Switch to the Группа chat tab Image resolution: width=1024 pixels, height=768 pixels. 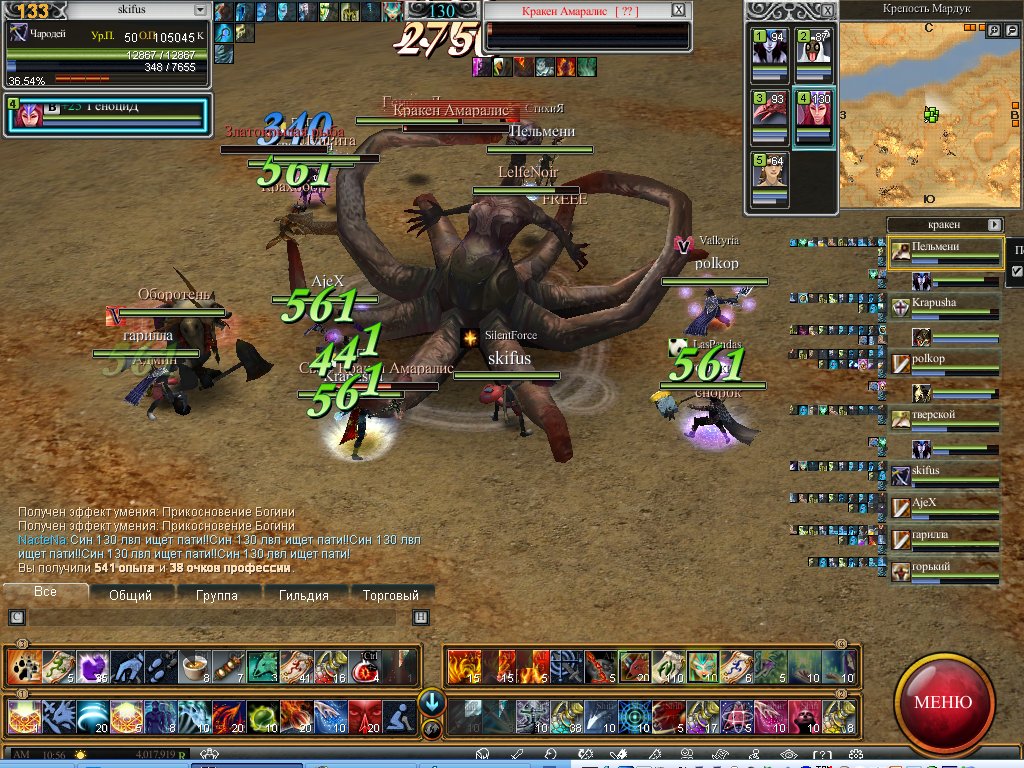click(x=217, y=595)
